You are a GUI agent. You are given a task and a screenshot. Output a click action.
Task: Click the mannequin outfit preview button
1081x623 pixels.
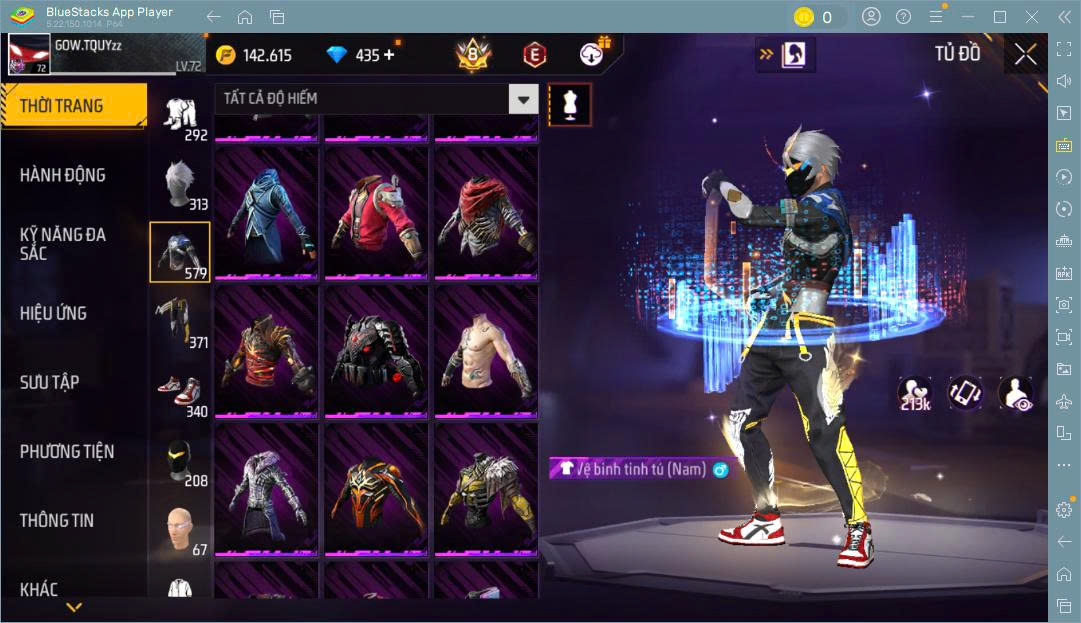[x=570, y=104]
